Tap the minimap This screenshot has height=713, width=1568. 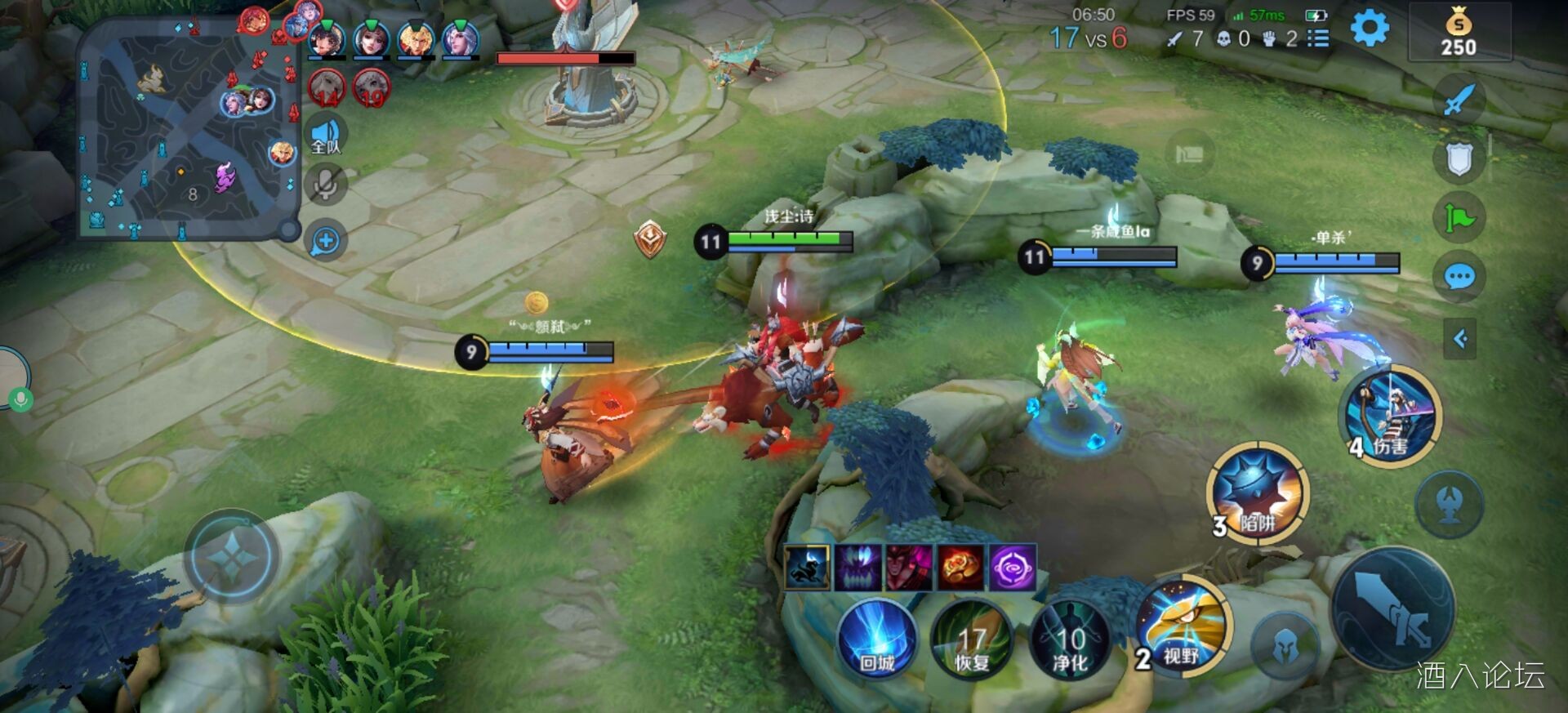click(x=188, y=129)
